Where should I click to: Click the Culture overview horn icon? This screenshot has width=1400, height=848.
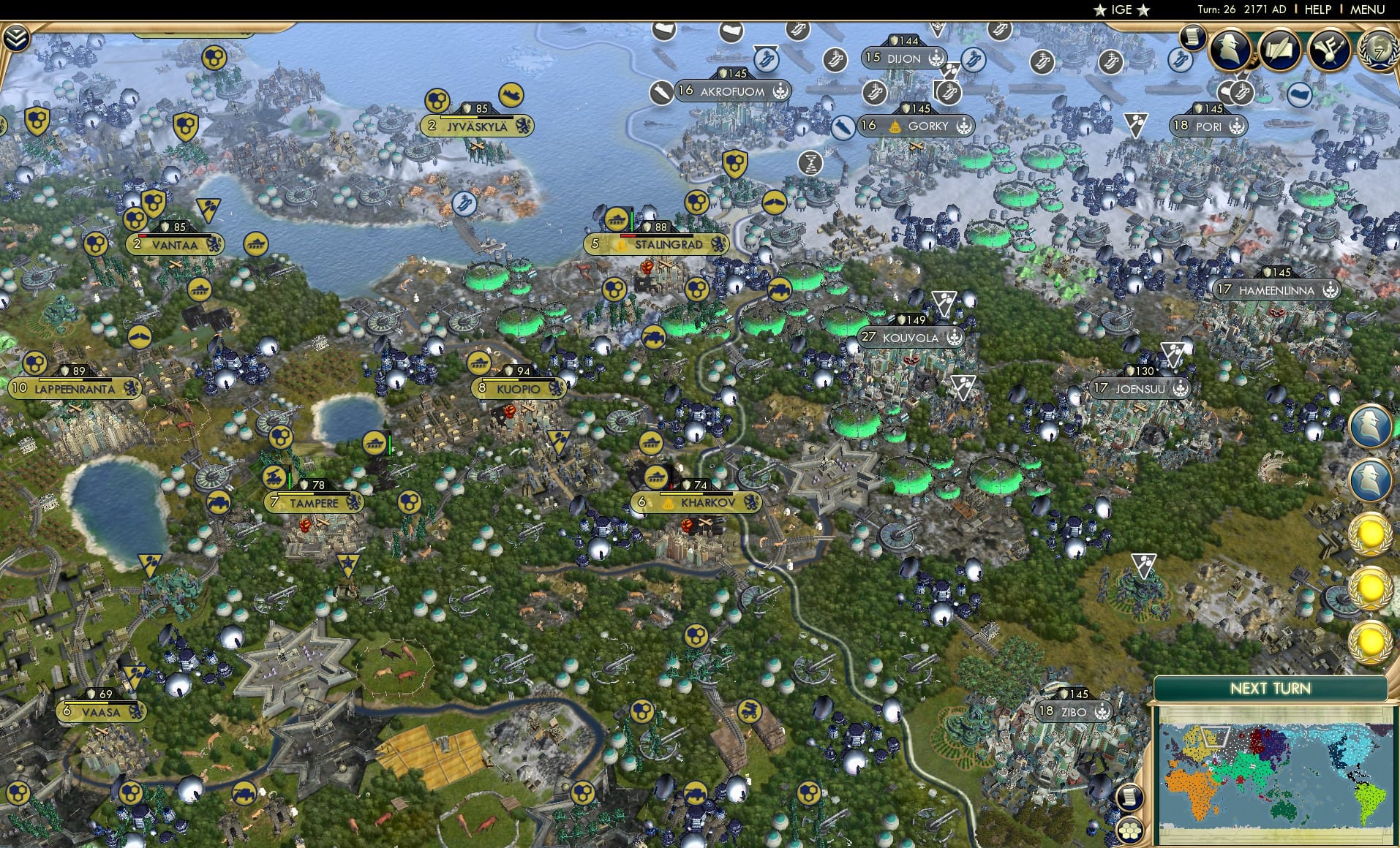click(x=1330, y=51)
